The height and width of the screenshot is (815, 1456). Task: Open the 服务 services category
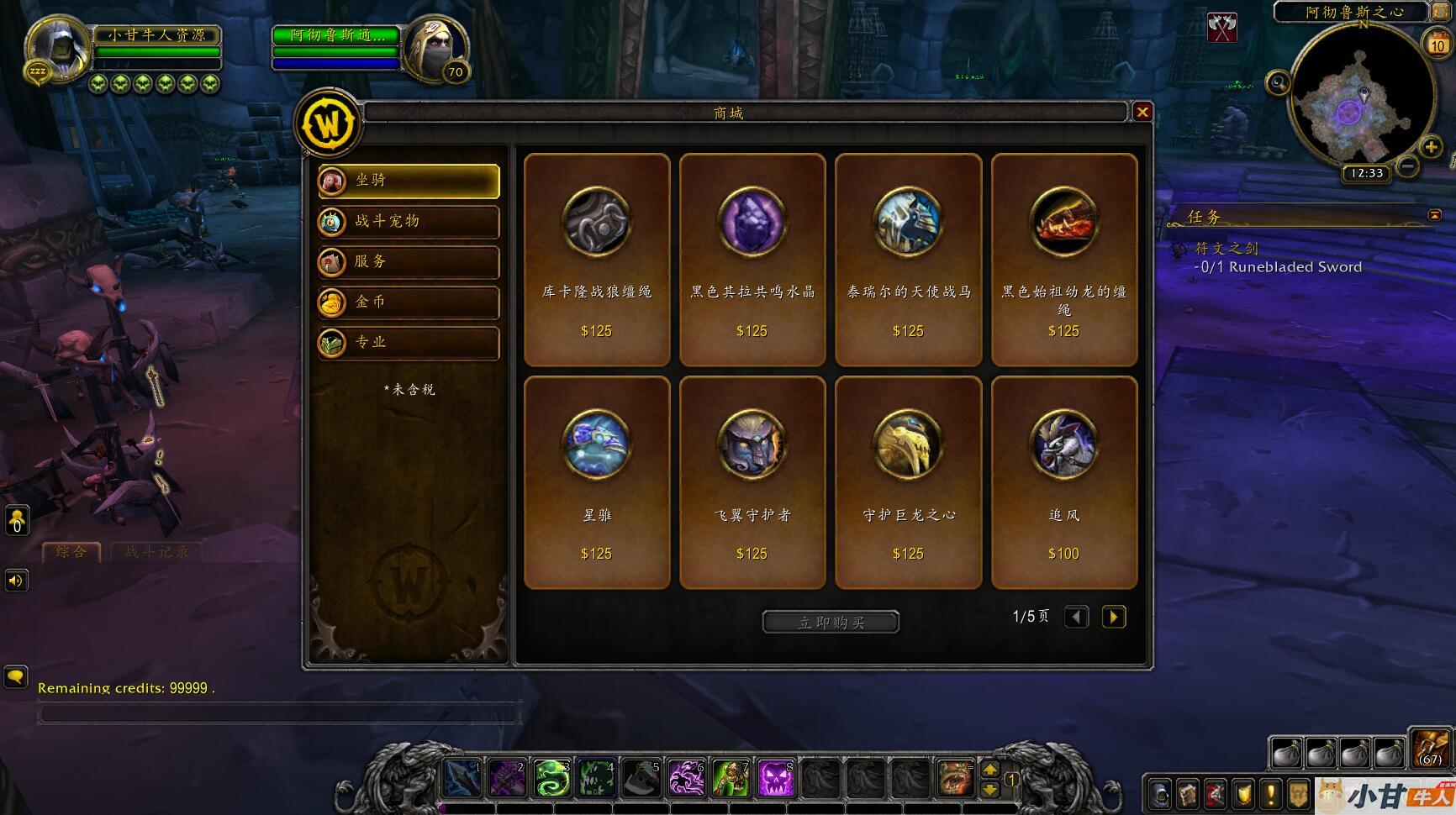409,261
